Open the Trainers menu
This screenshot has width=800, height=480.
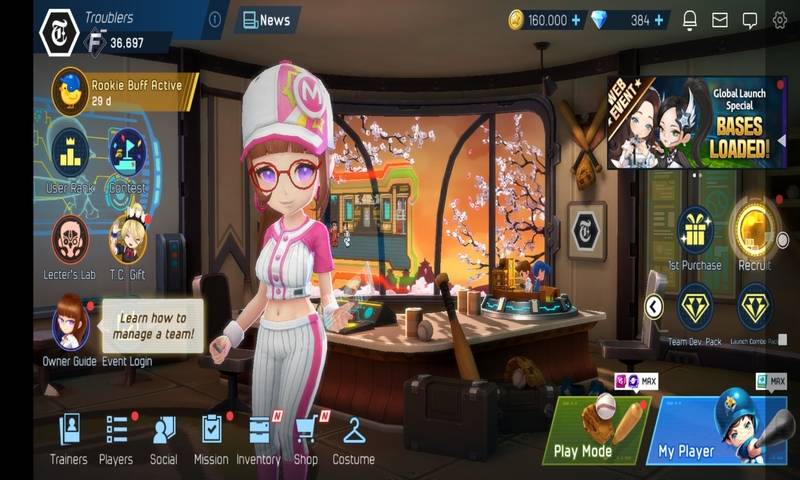(69, 438)
